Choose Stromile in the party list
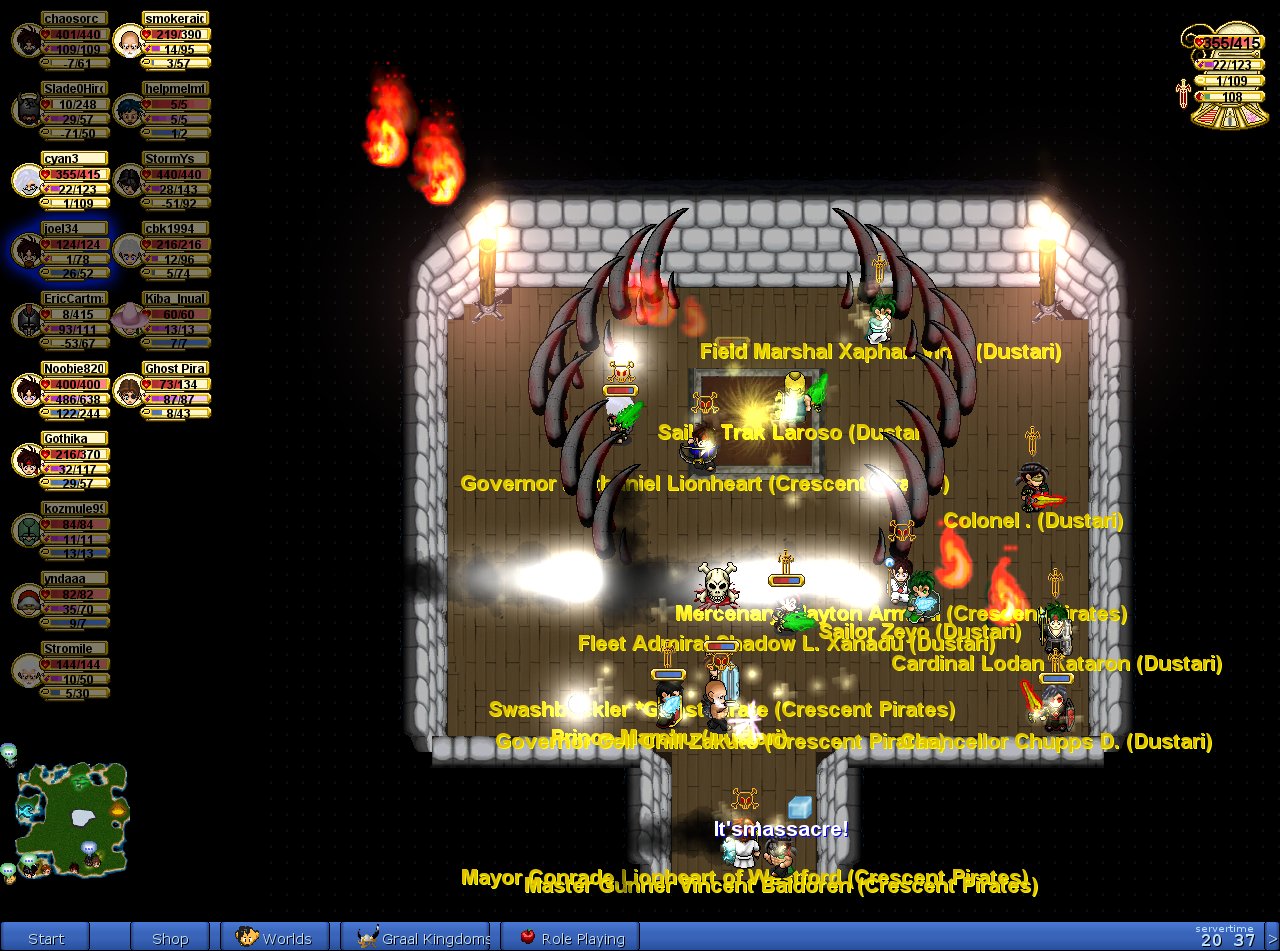 (x=27, y=670)
